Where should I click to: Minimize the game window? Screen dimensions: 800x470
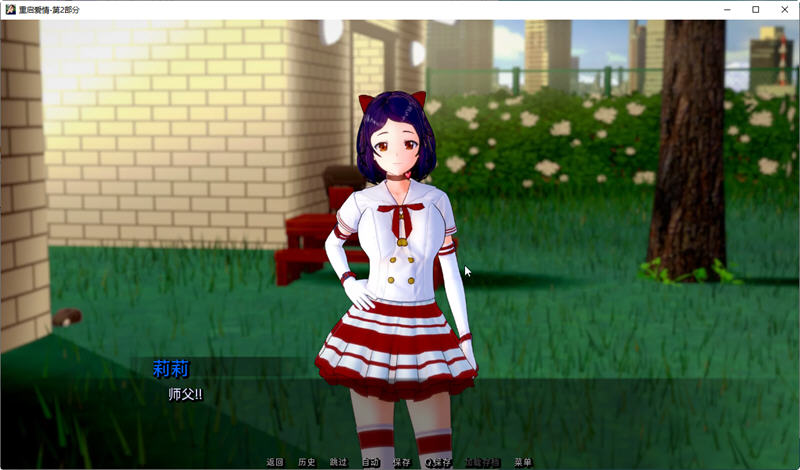tap(728, 9)
